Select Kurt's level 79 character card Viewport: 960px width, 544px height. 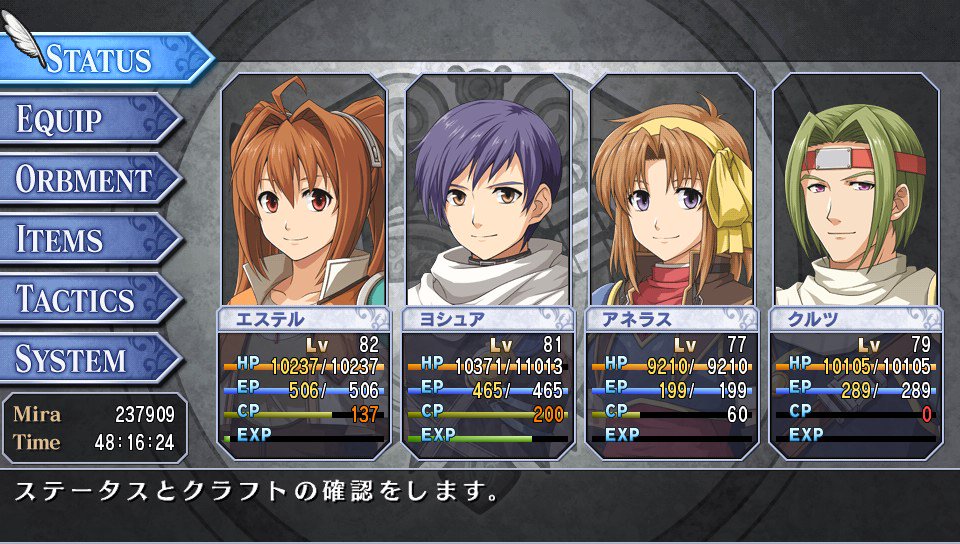point(856,265)
